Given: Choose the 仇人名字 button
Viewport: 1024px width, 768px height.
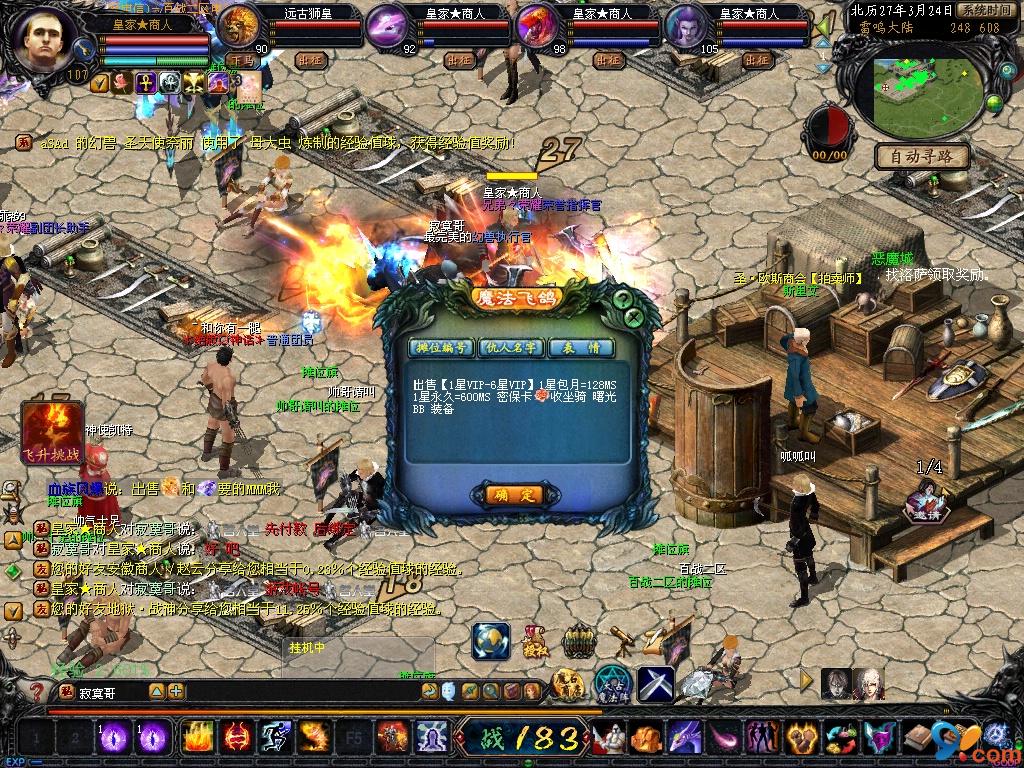Looking at the screenshot, I should pos(511,348).
